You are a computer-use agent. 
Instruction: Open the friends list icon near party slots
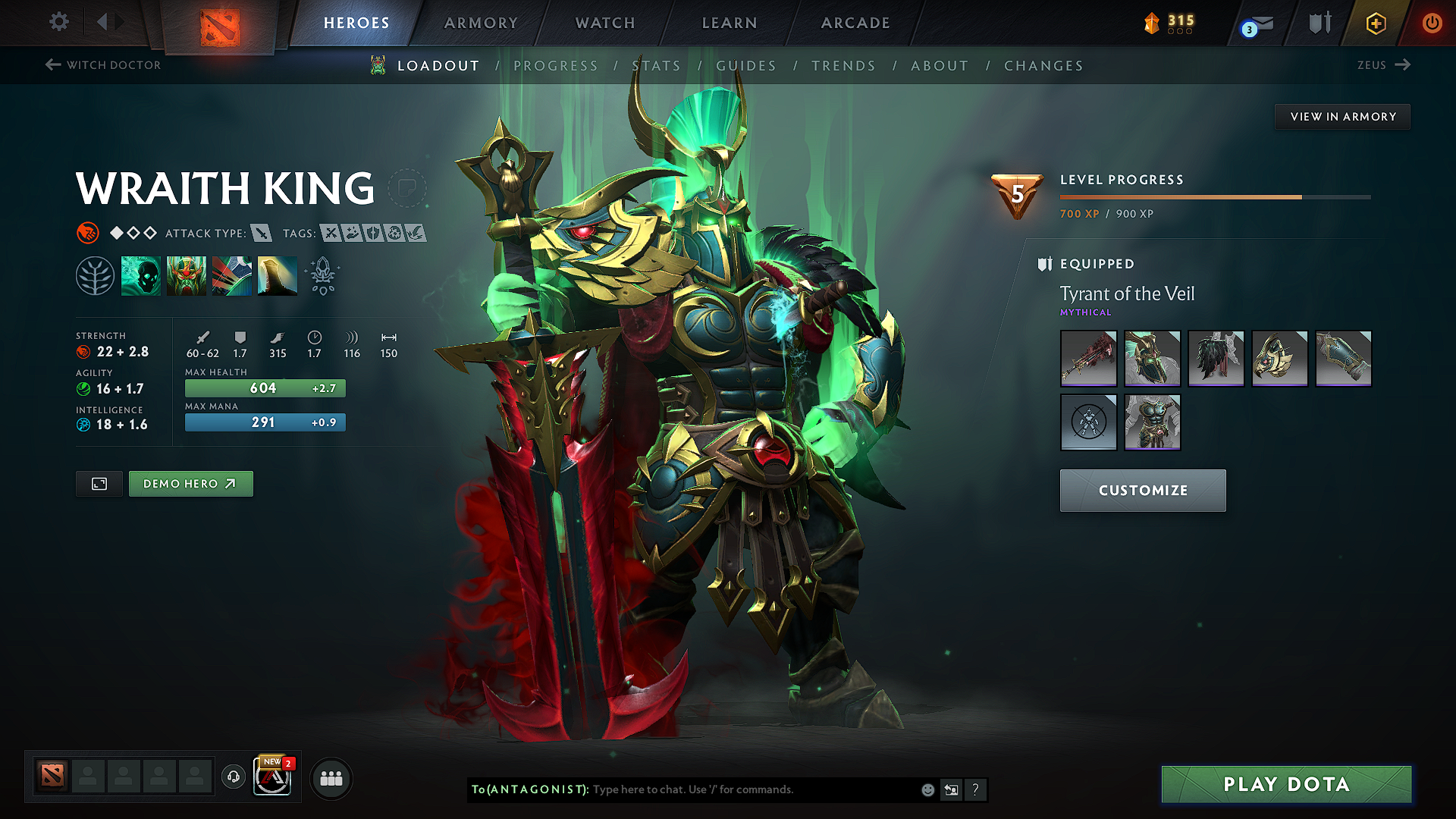click(330, 778)
